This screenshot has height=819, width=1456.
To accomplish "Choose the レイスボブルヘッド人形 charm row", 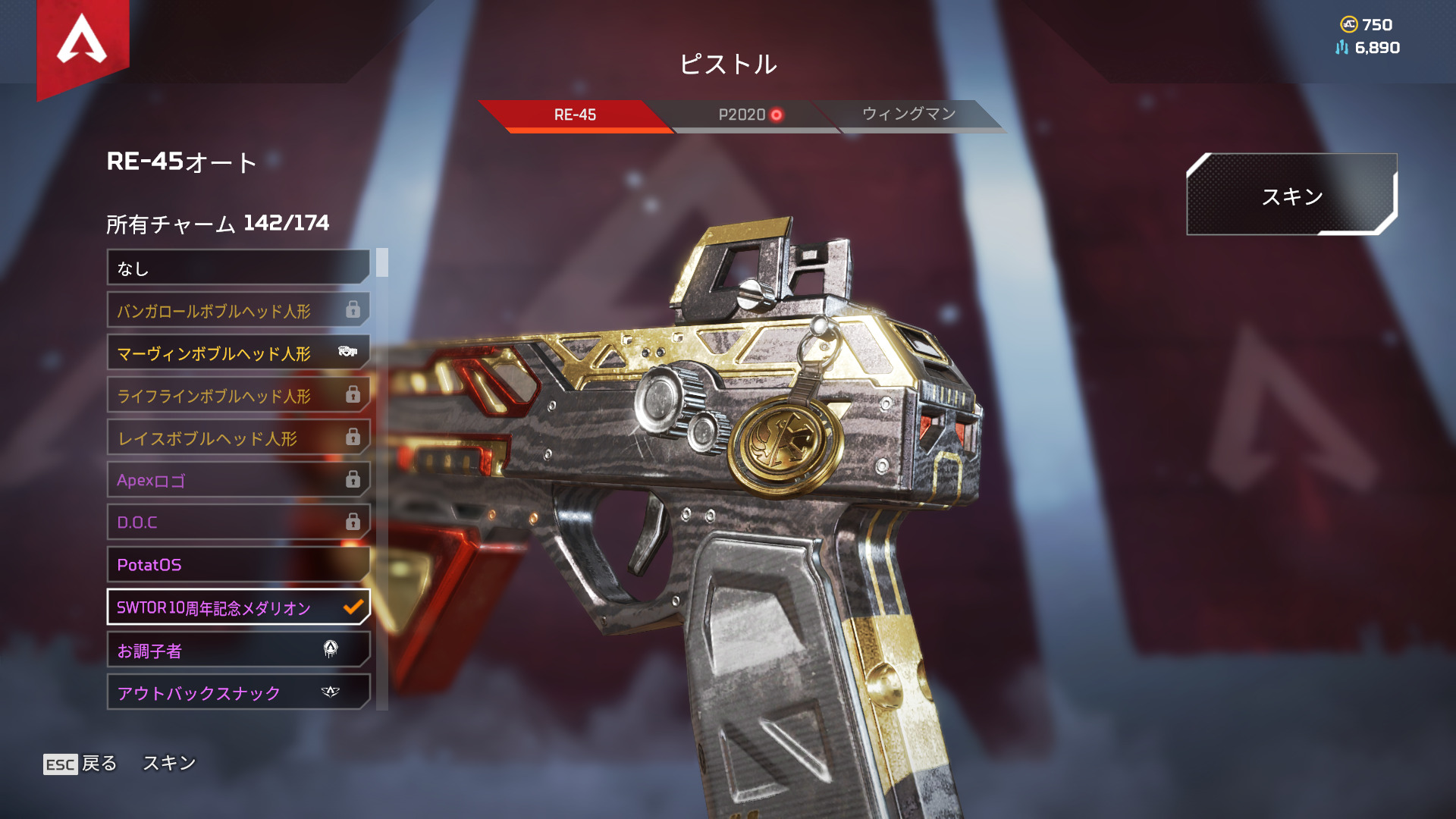I will pos(238,438).
